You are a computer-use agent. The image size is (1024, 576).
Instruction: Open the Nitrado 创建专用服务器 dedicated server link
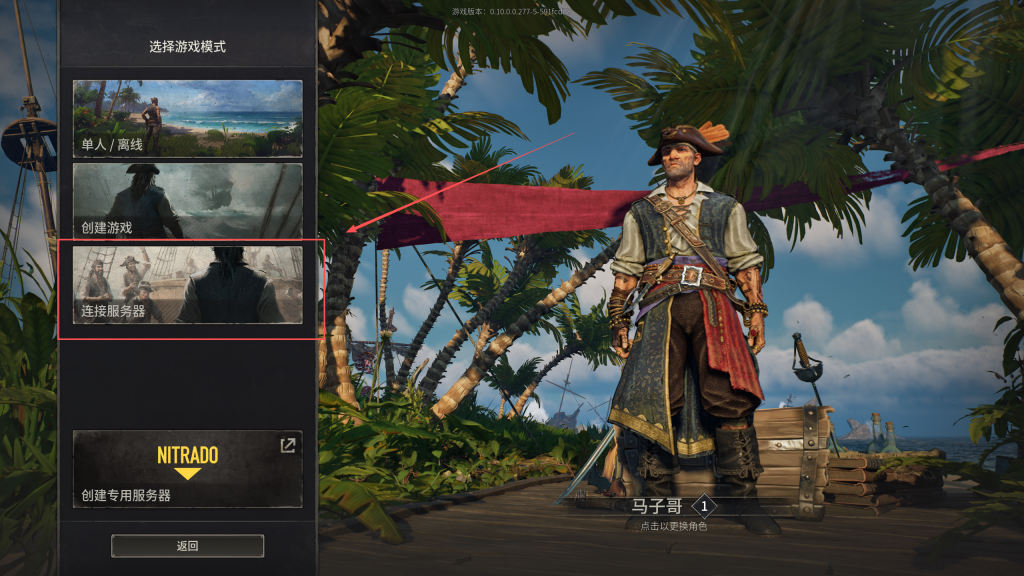187,469
